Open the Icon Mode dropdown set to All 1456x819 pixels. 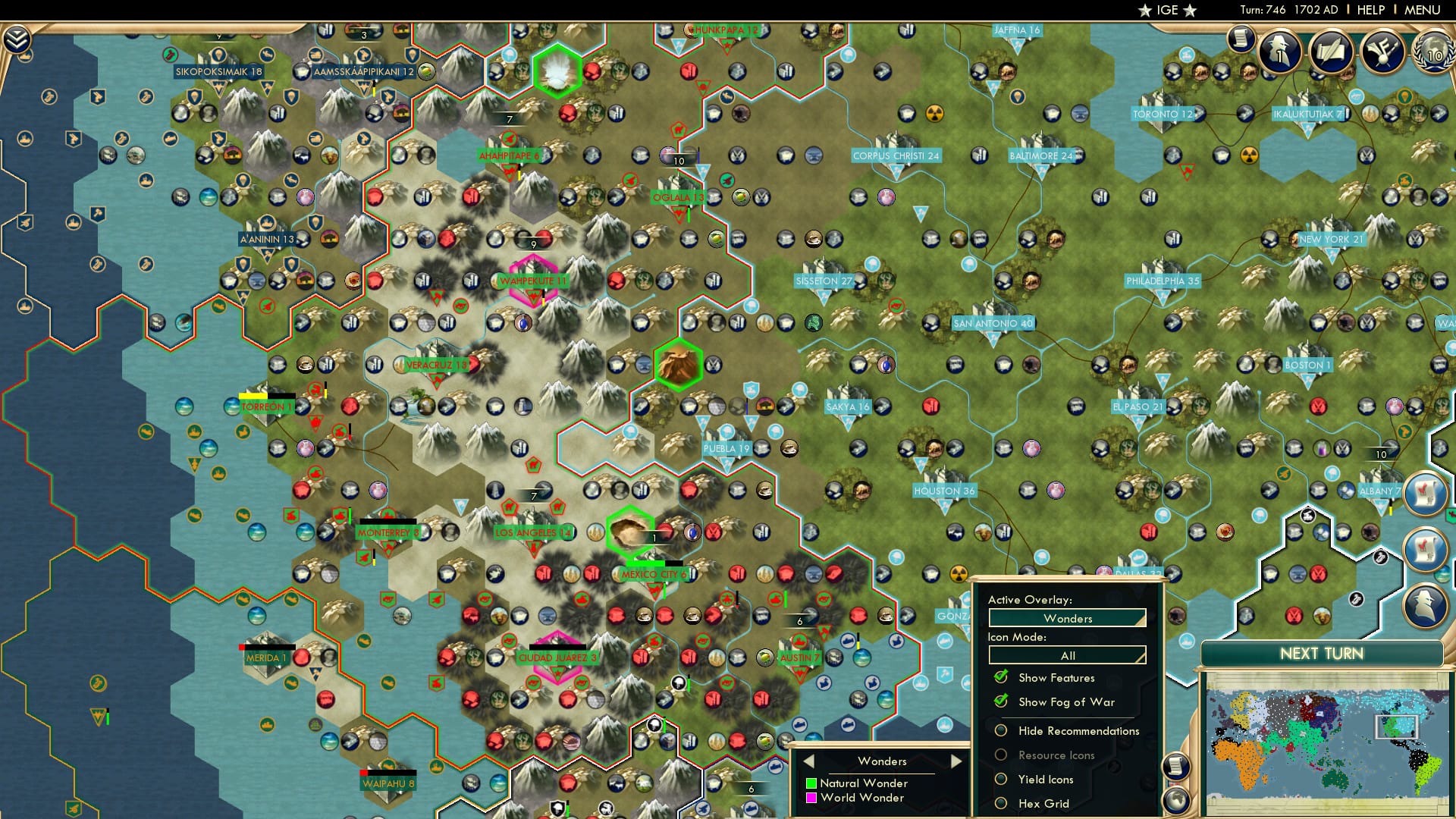click(x=1067, y=655)
